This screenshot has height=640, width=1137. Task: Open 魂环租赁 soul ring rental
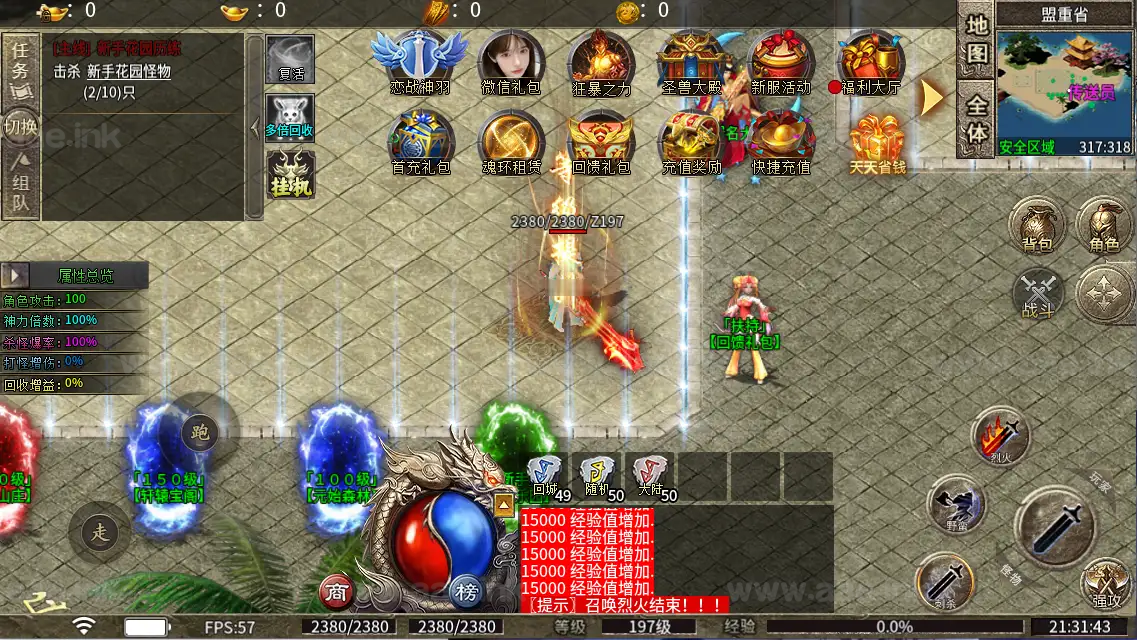[x=511, y=141]
